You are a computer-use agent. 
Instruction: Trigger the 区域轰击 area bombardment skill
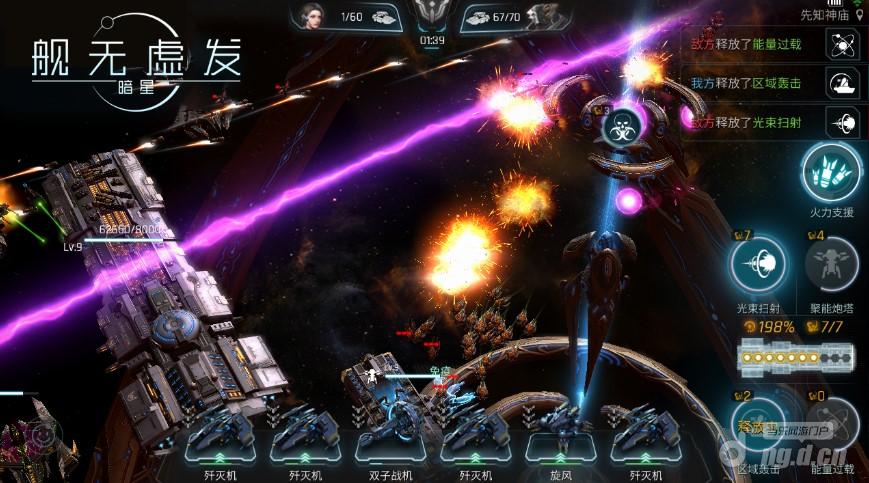[x=757, y=425]
